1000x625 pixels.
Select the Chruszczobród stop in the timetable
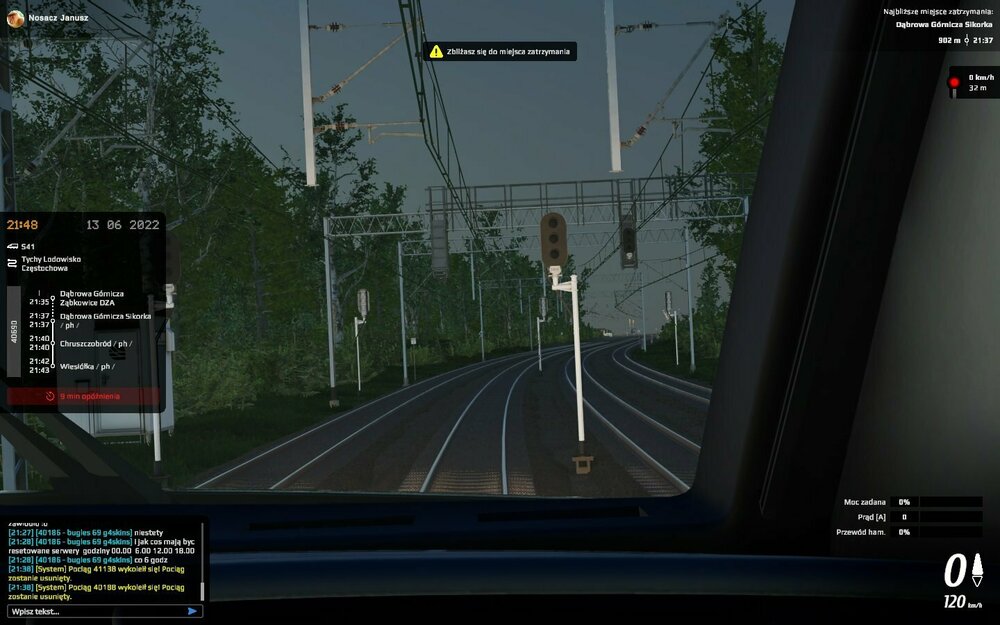click(94, 344)
